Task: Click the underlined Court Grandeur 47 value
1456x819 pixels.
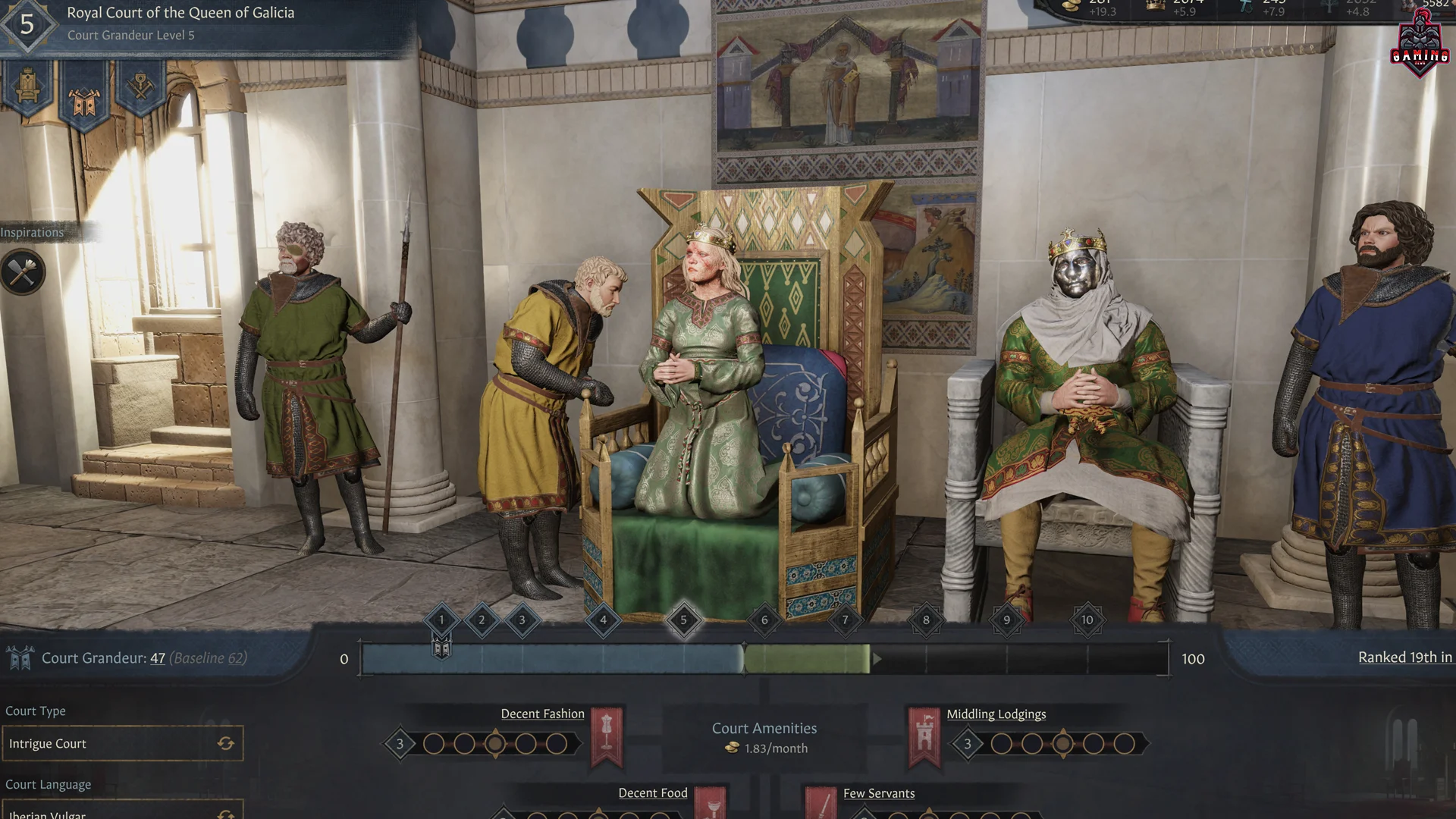Action: pos(157,658)
